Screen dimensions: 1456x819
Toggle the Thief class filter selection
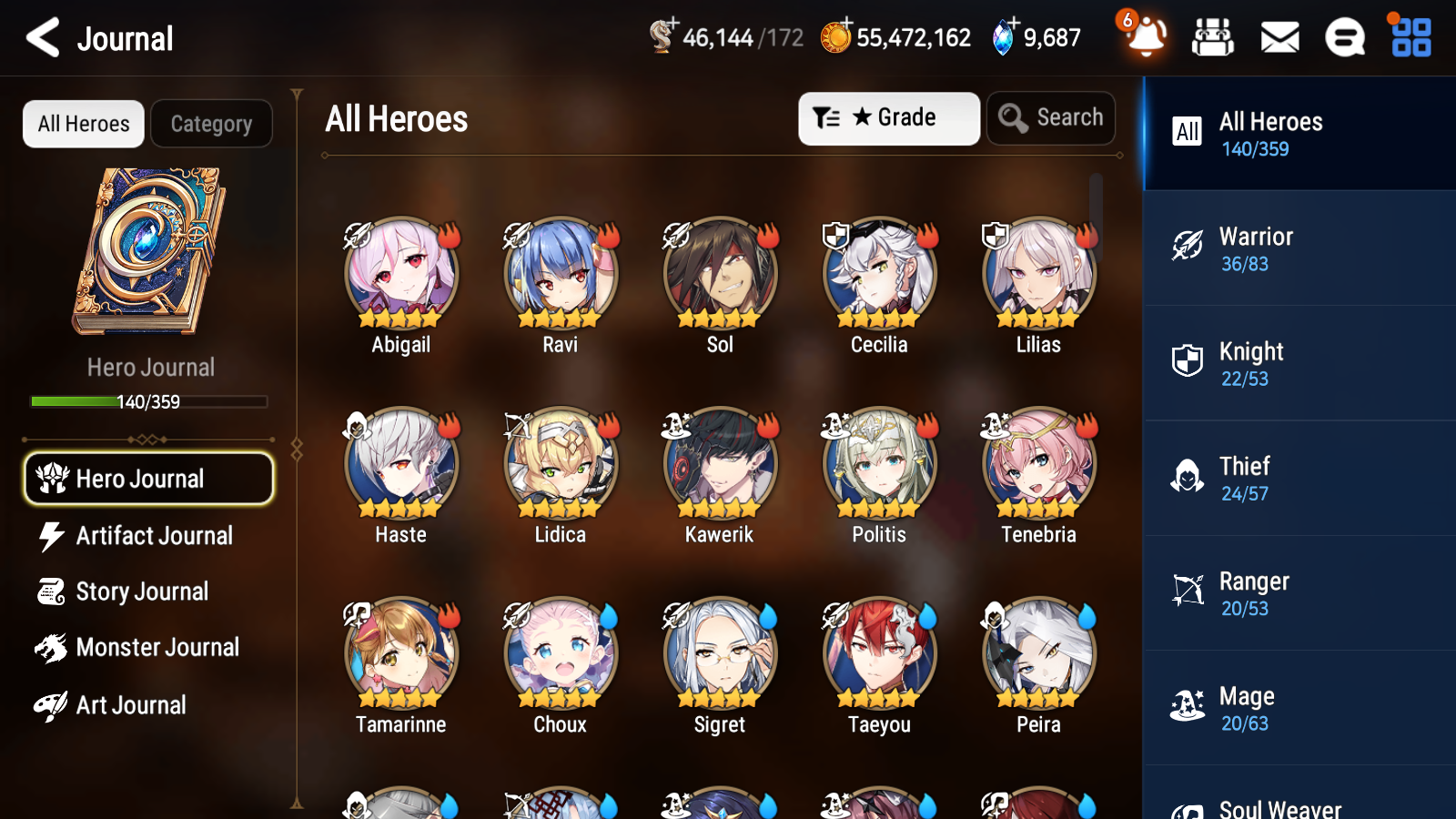click(x=1299, y=478)
